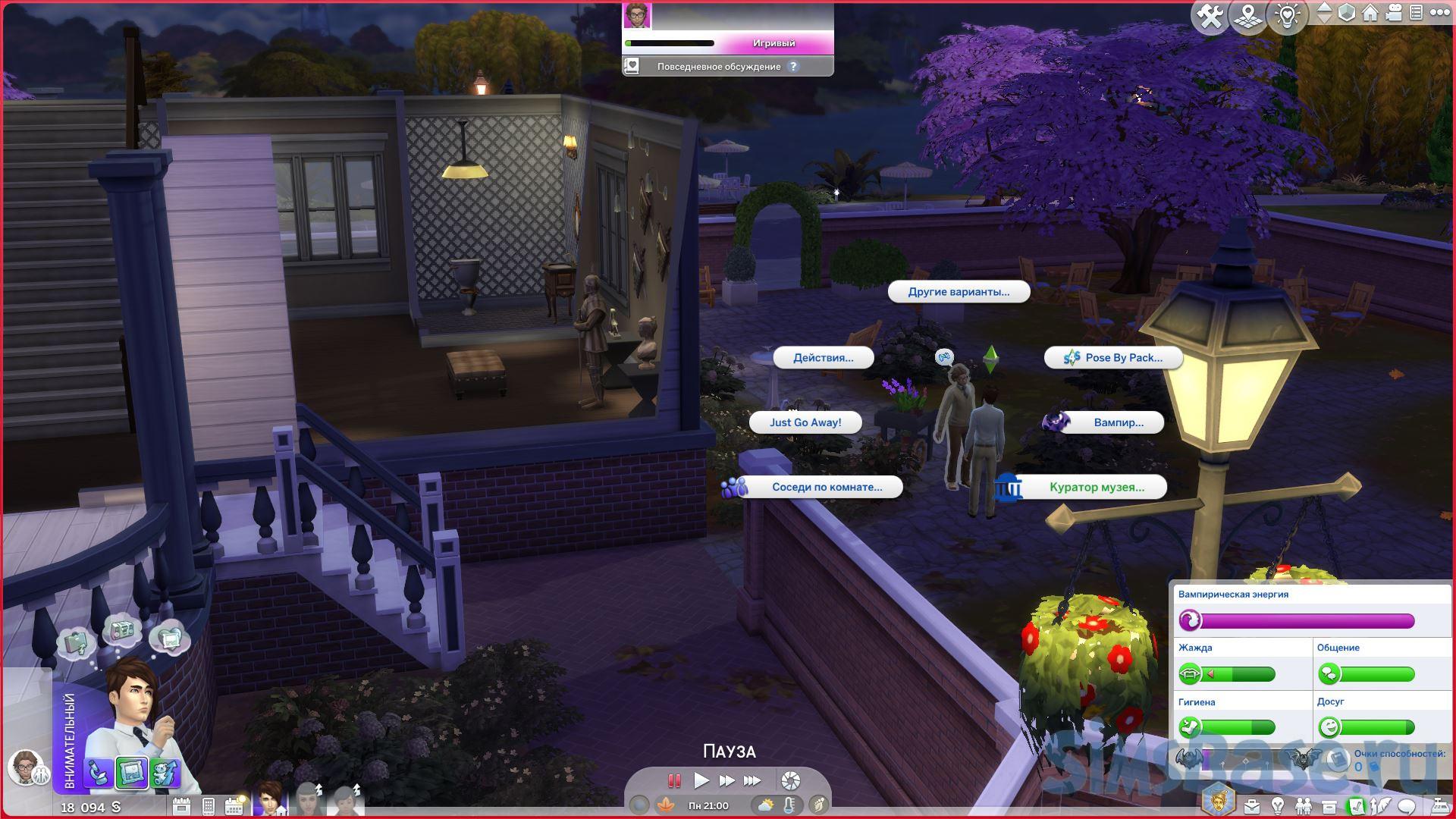
Task: Open the "Действия..." interaction category
Action: click(823, 358)
